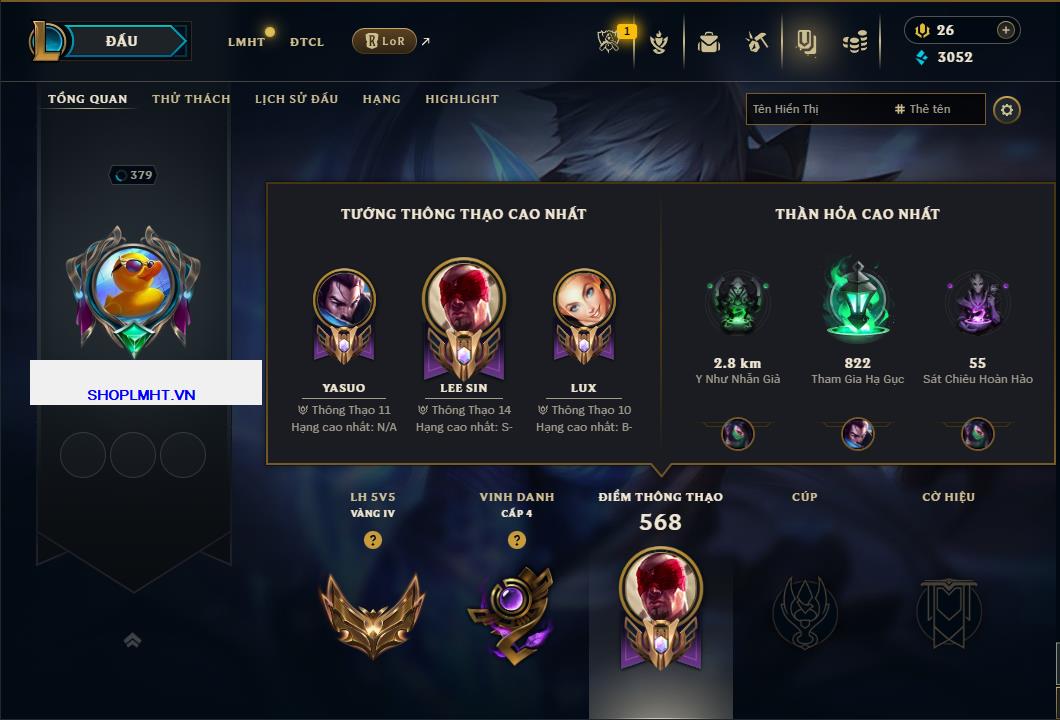Show the HIGHLIGHT tab
Viewport: 1060px width, 720px height.
coord(461,99)
